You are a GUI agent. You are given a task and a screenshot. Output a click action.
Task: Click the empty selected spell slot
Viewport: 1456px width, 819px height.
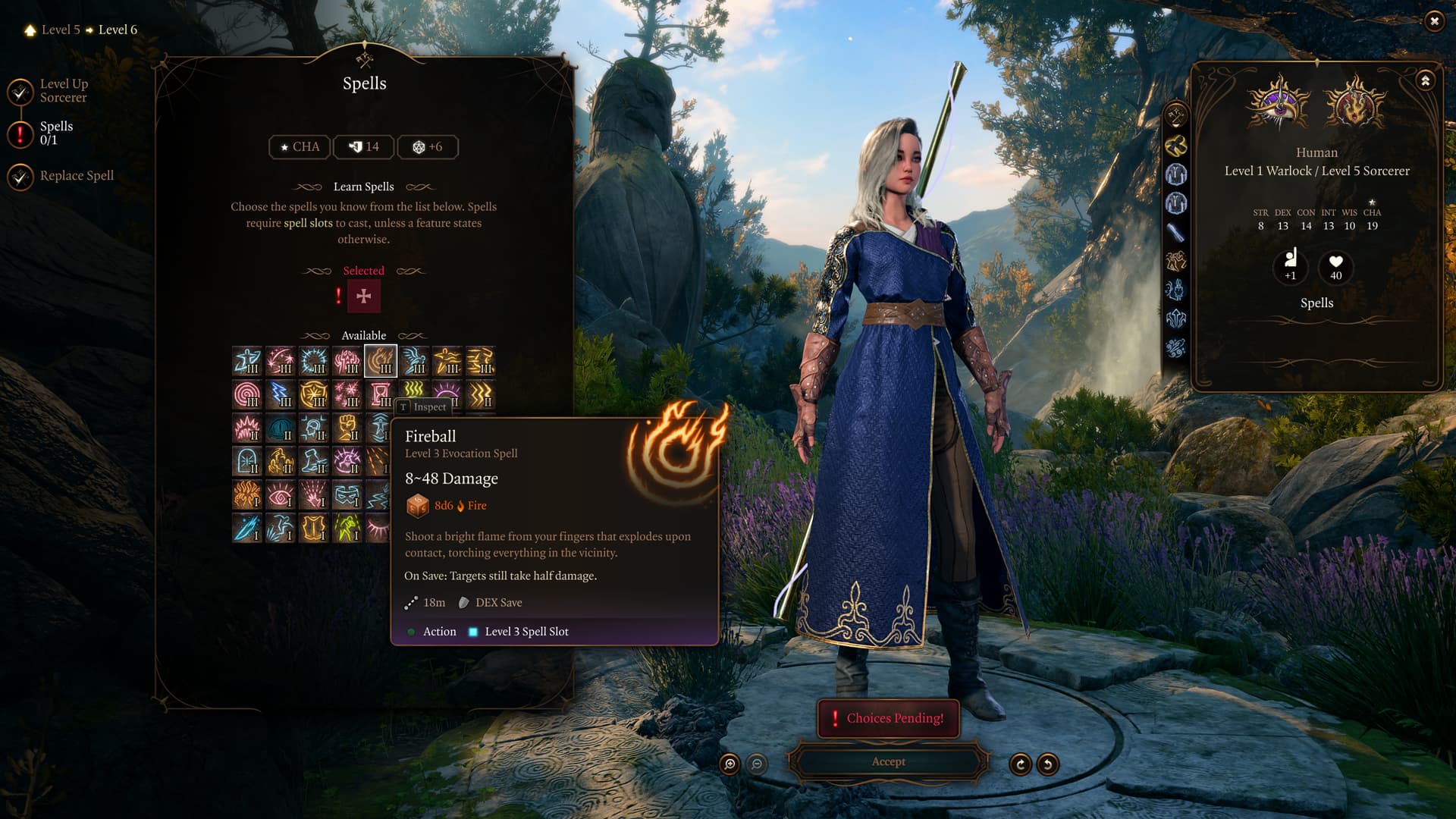pos(364,296)
